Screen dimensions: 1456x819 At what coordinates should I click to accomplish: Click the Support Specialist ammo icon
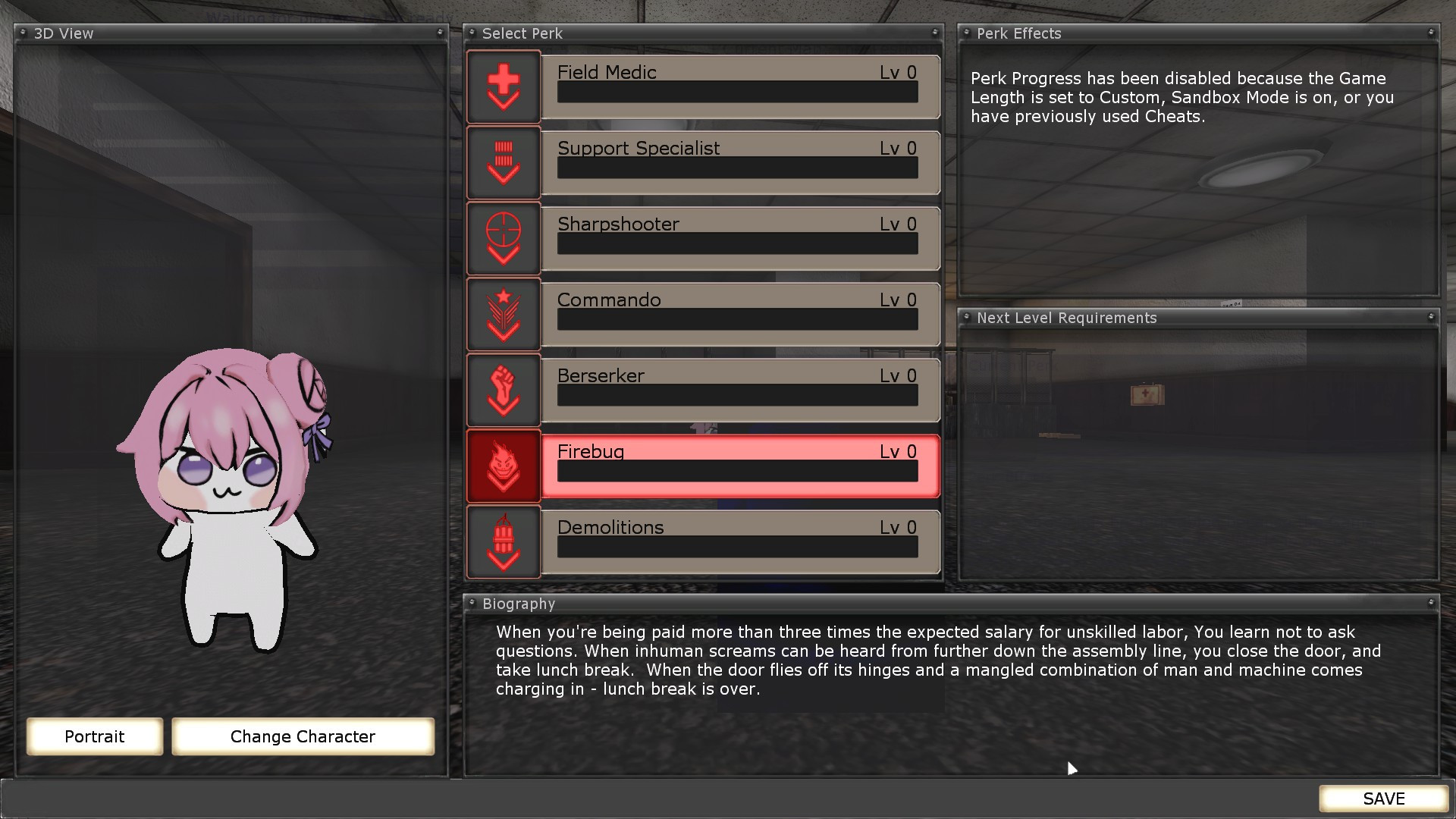503,162
